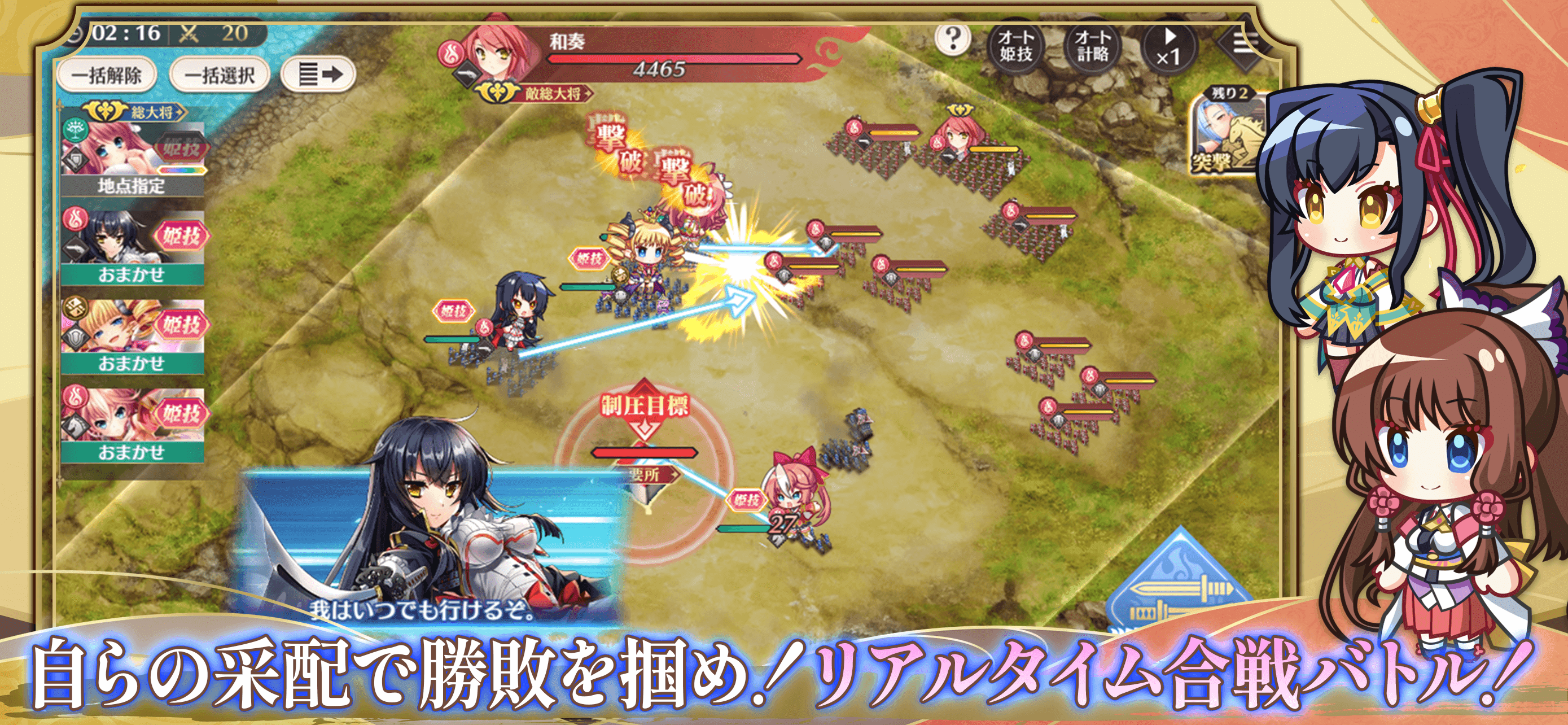Click the gun weapon icon on second commander card
1568x725 pixels.
point(75,250)
